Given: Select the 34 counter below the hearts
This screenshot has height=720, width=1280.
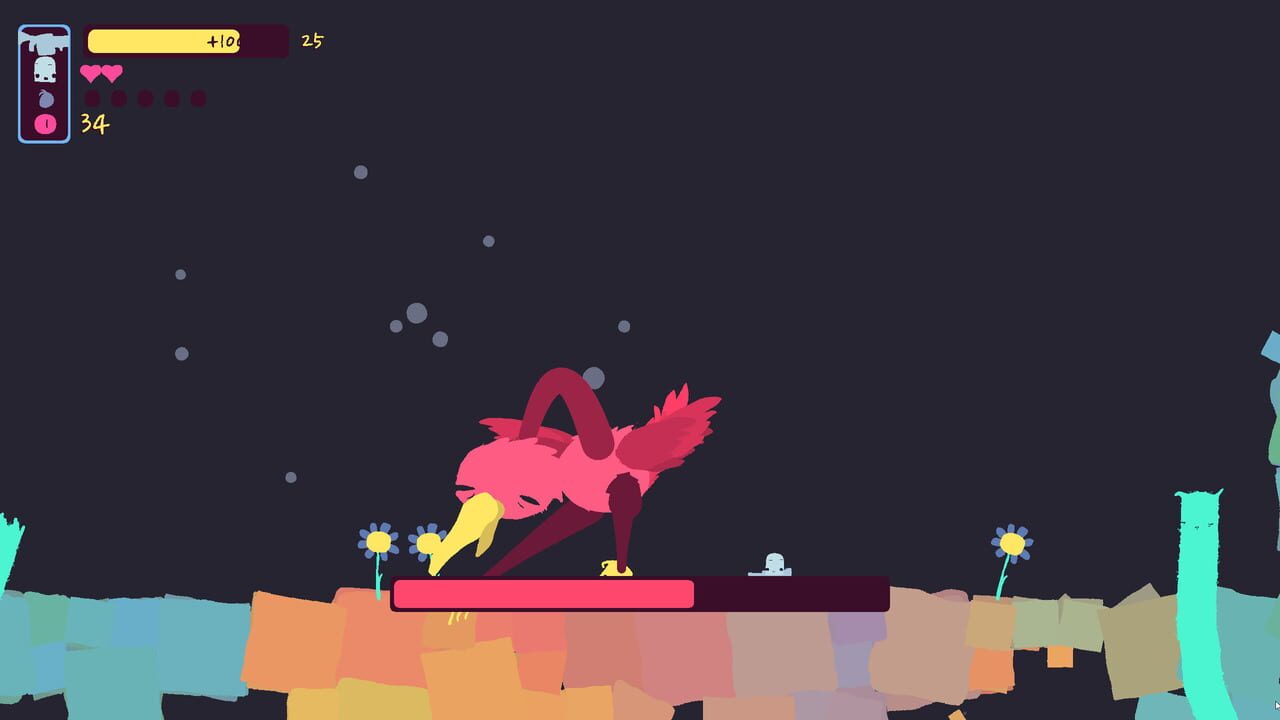Looking at the screenshot, I should [x=94, y=123].
